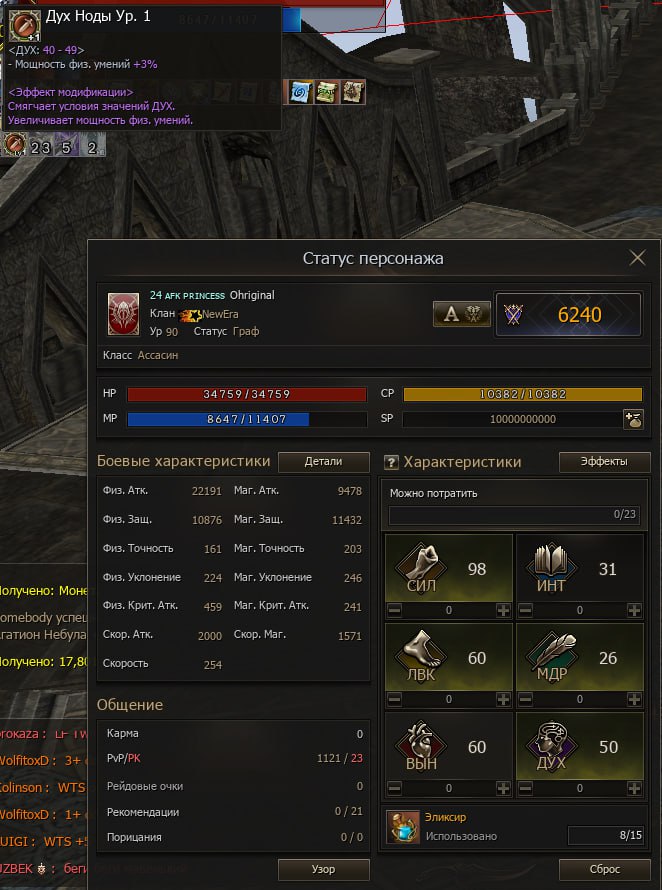Increase СИЛ with its plus button
Viewport: 662px width, 890px height.
(x=503, y=610)
